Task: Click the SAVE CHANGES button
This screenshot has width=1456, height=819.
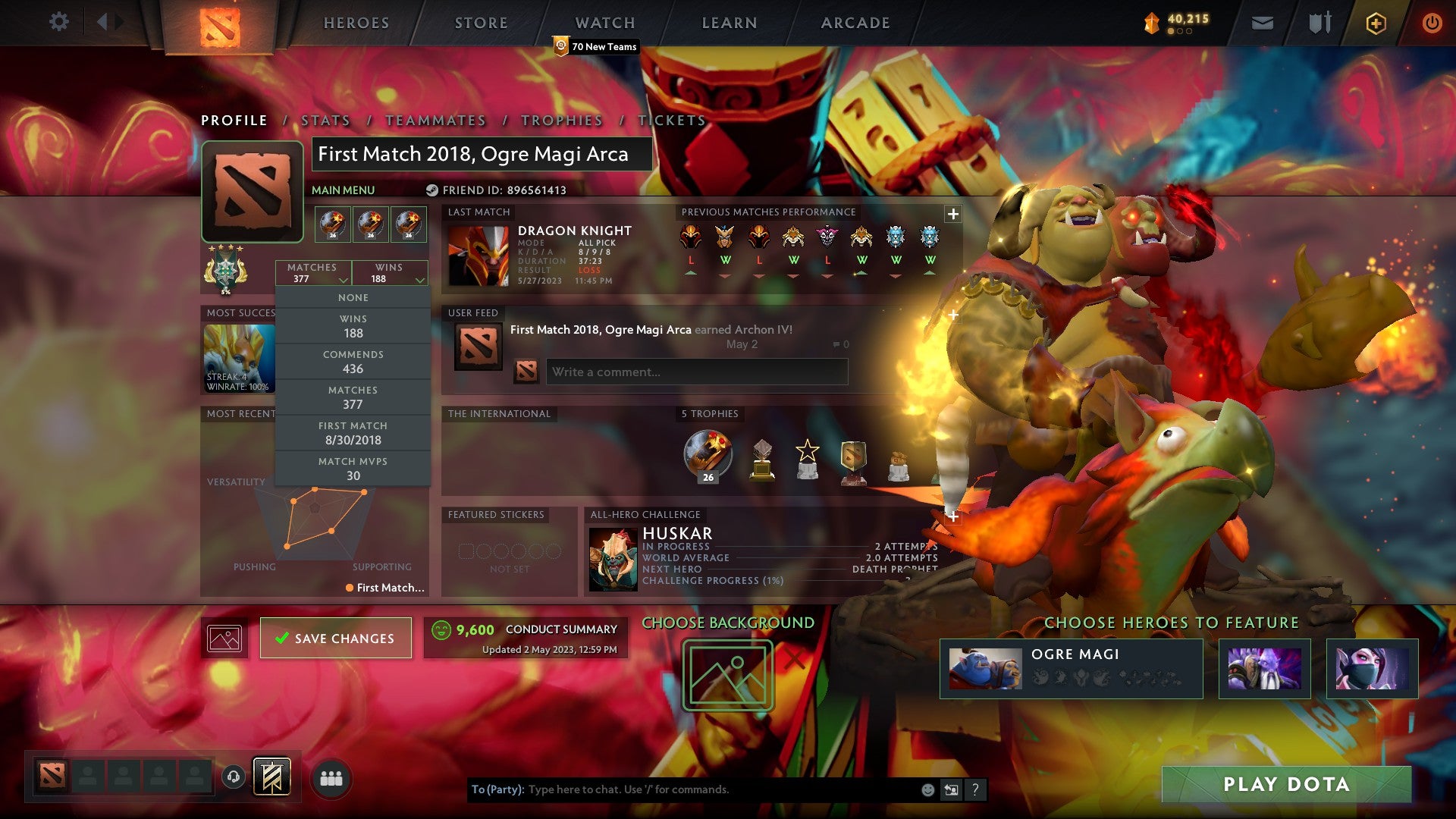Action: point(335,638)
